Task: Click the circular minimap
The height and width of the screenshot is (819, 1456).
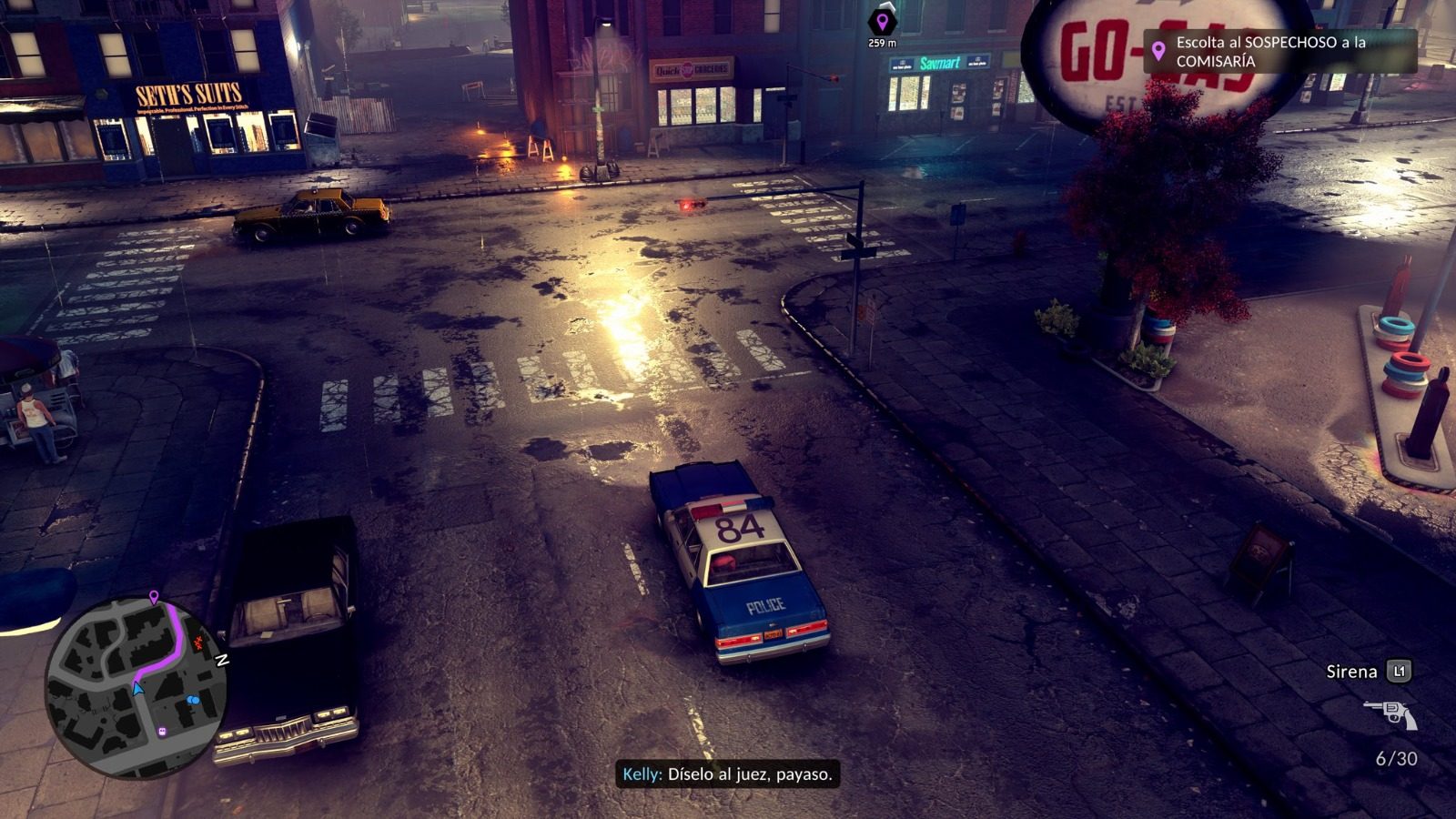Action: 135,687
